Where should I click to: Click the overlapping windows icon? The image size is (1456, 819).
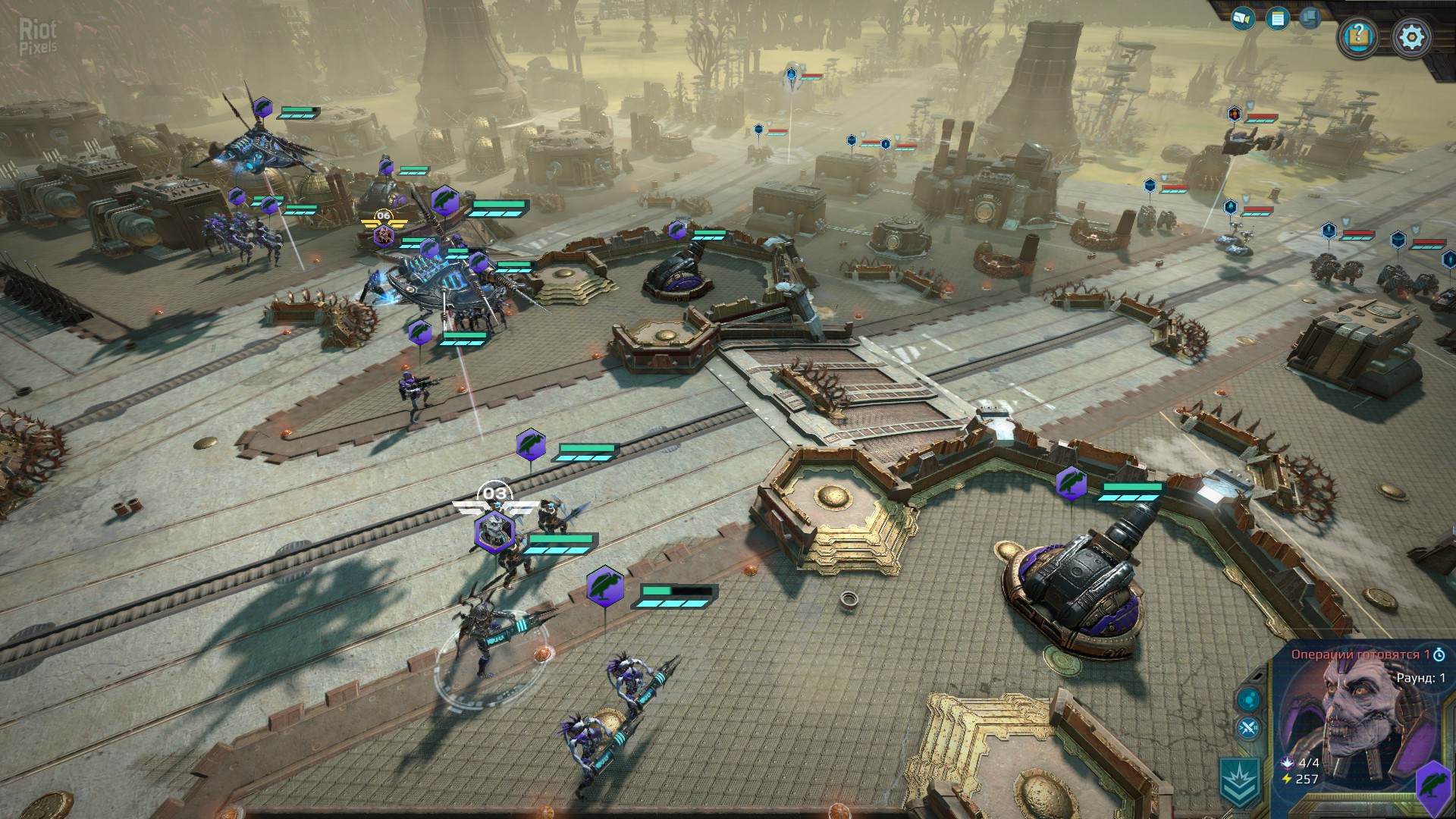tap(1311, 17)
